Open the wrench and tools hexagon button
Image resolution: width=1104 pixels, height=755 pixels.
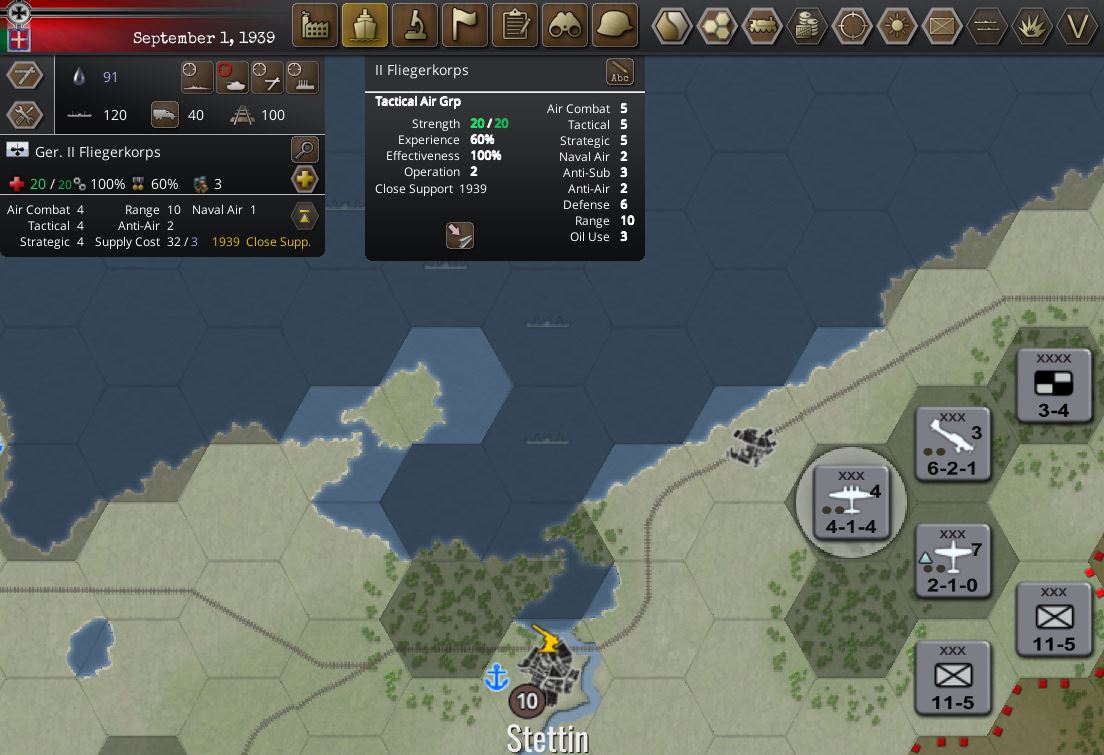pyautogui.click(x=25, y=115)
